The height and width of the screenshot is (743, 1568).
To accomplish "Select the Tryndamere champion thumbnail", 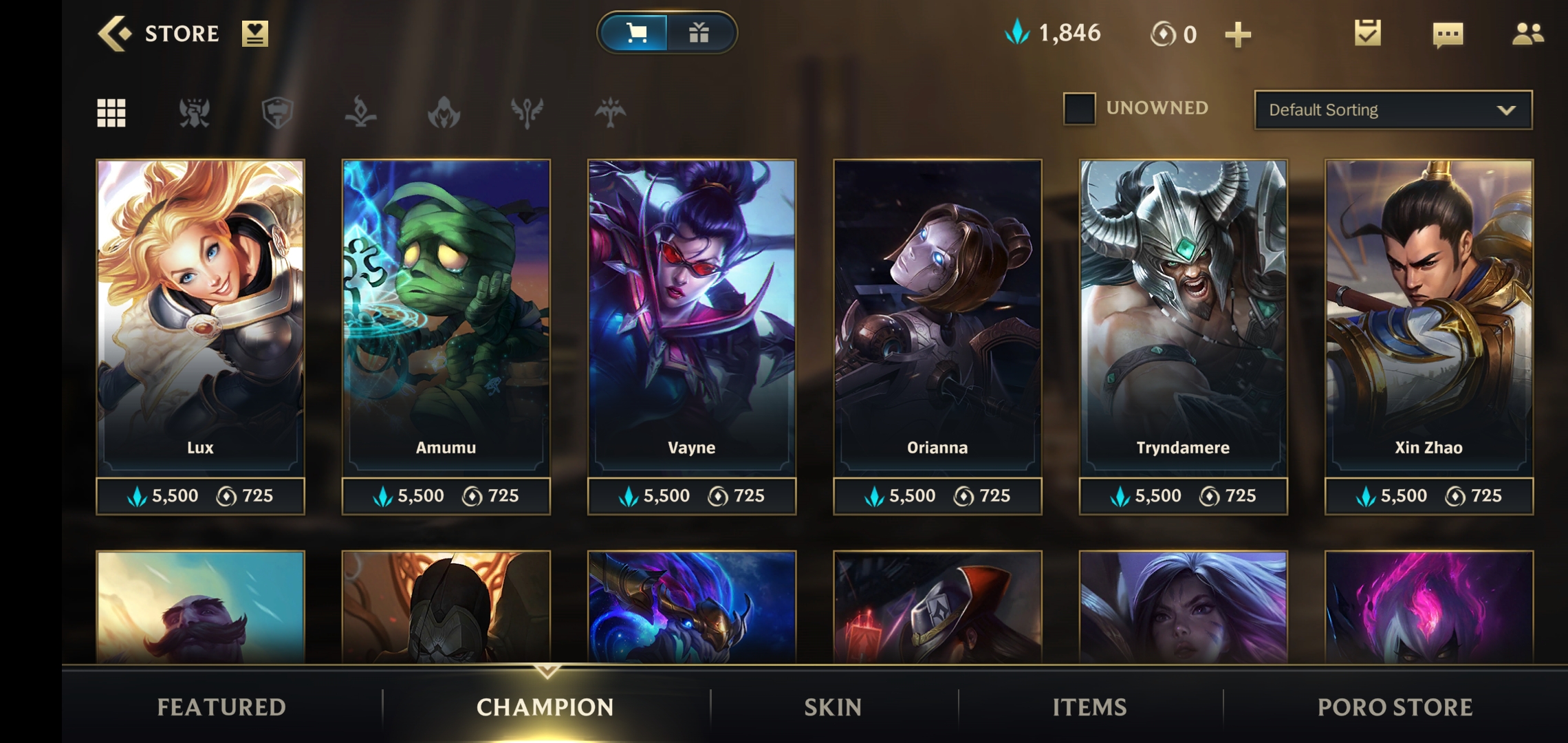I will pos(1182,303).
